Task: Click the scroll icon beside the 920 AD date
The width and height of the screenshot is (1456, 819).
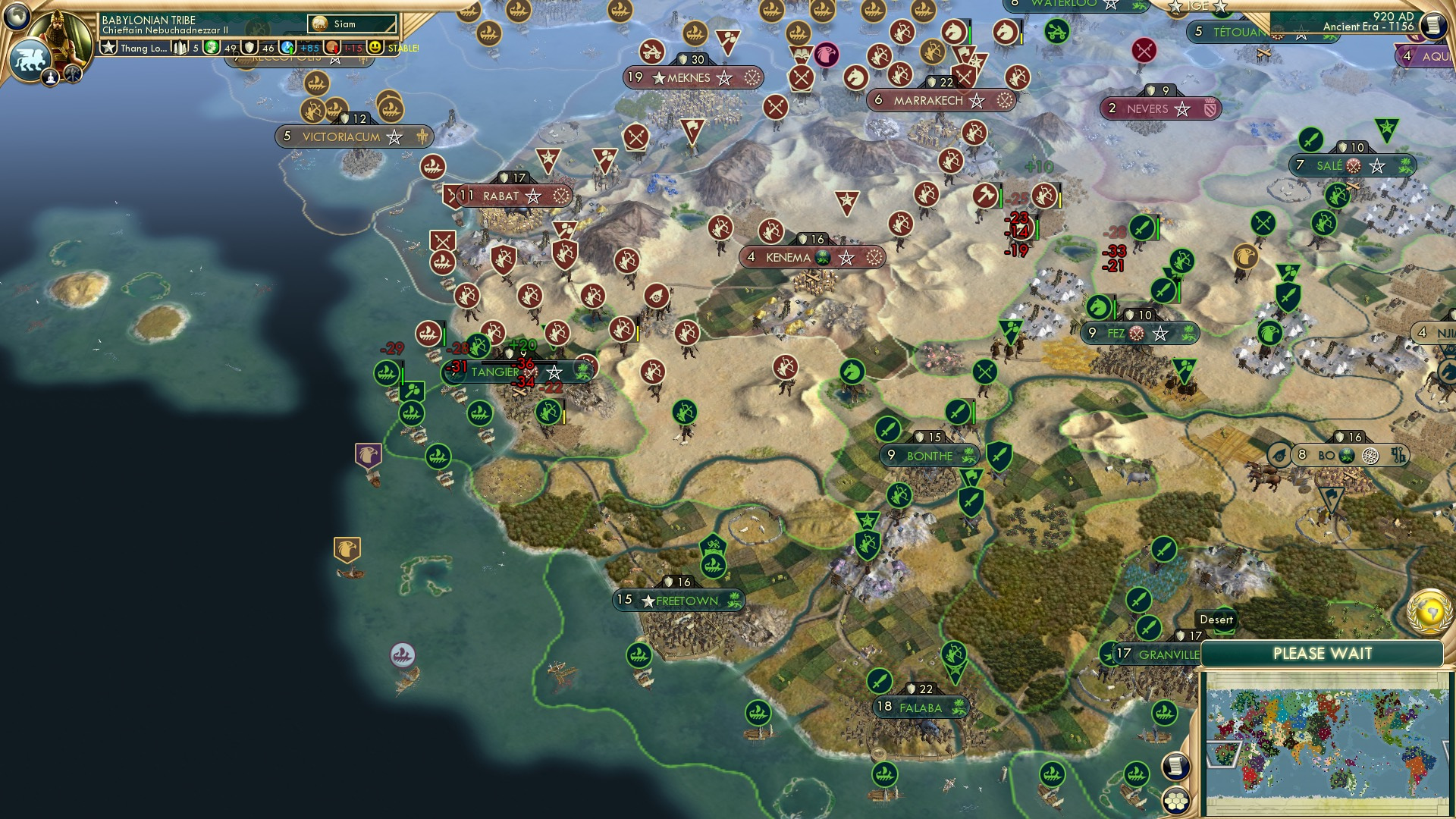Action: click(1432, 25)
